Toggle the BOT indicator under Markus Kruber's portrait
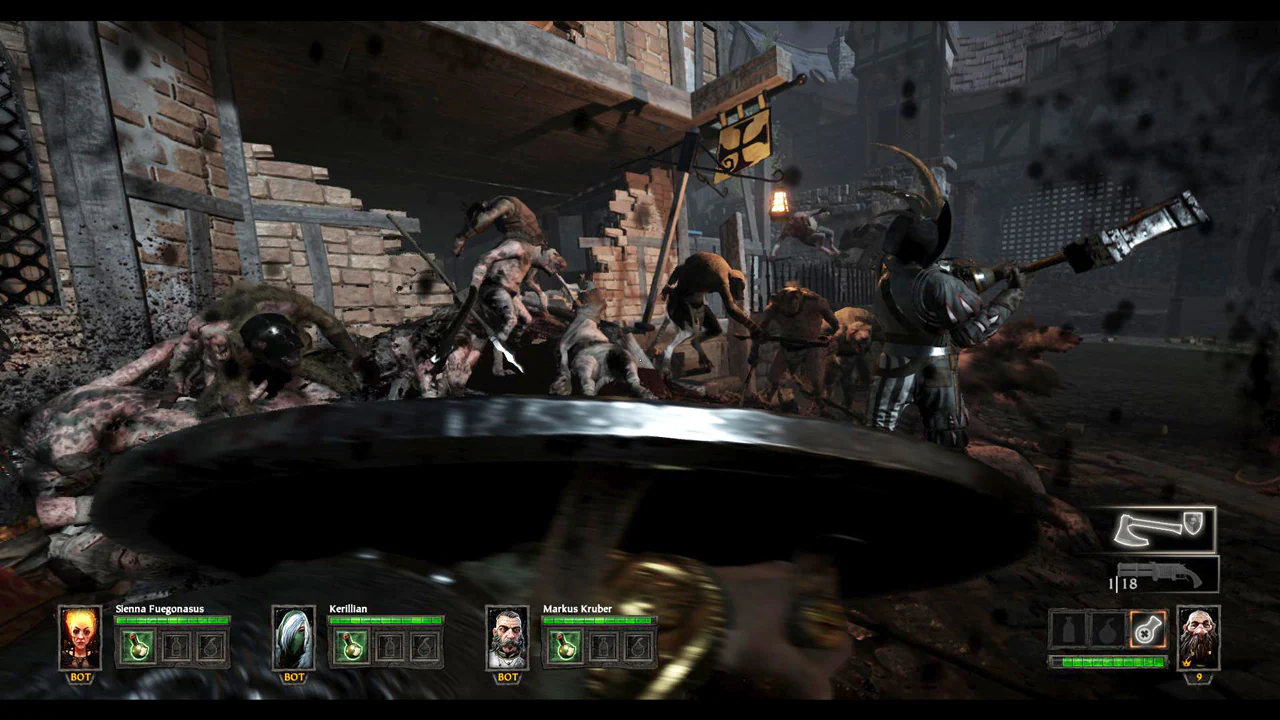The image size is (1280, 720). (507, 676)
